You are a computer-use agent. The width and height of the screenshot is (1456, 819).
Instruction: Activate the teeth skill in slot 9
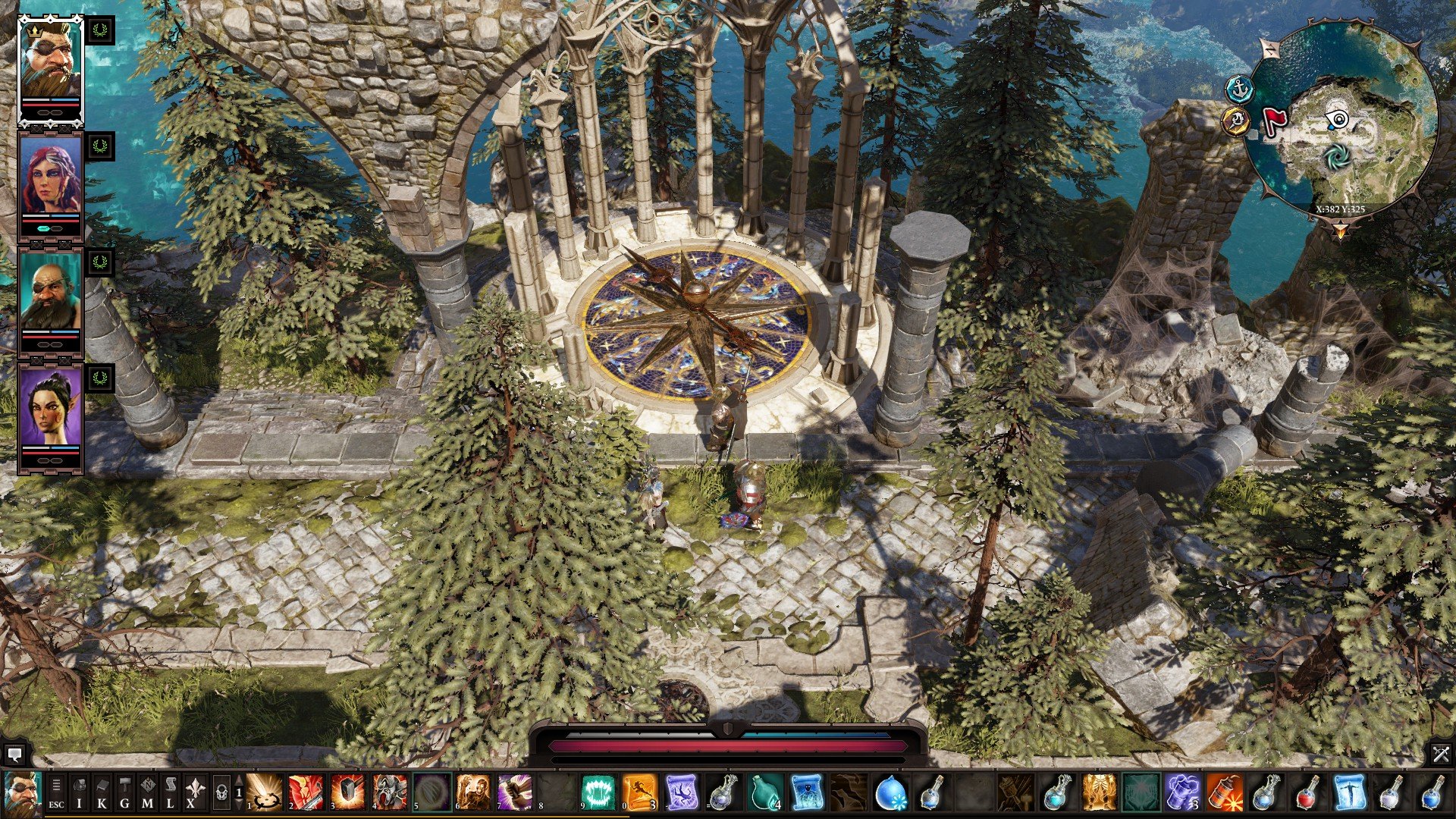[x=598, y=792]
